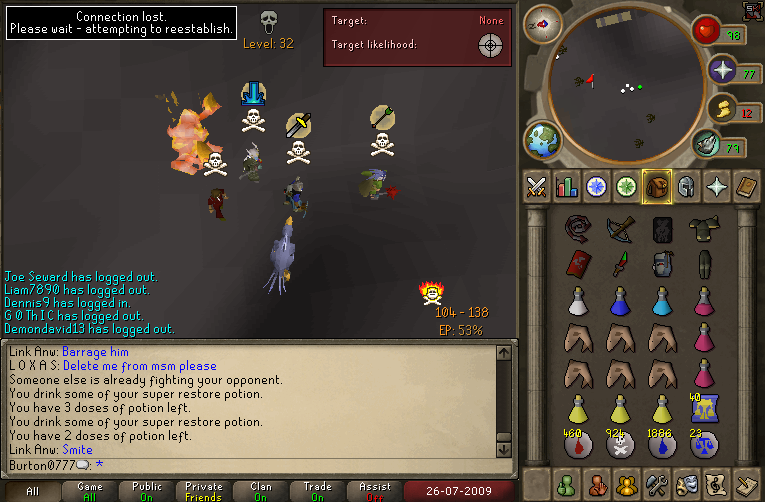This screenshot has height=502, width=765.
Task: Switch to the Stats tab
Action: [567, 186]
